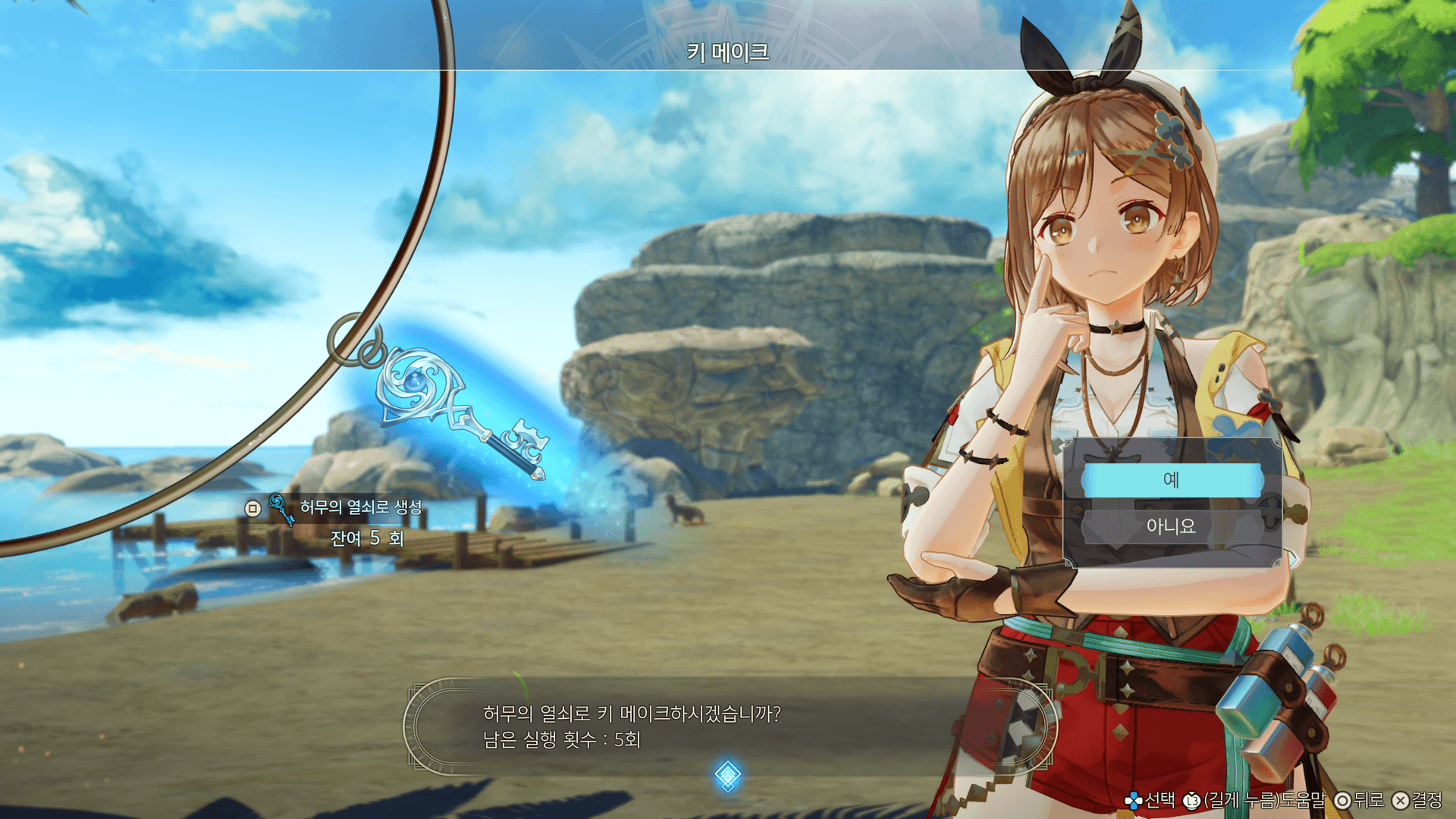Confirm key make with 예
Image resolution: width=1456 pixels, height=819 pixels.
pyautogui.click(x=1172, y=480)
